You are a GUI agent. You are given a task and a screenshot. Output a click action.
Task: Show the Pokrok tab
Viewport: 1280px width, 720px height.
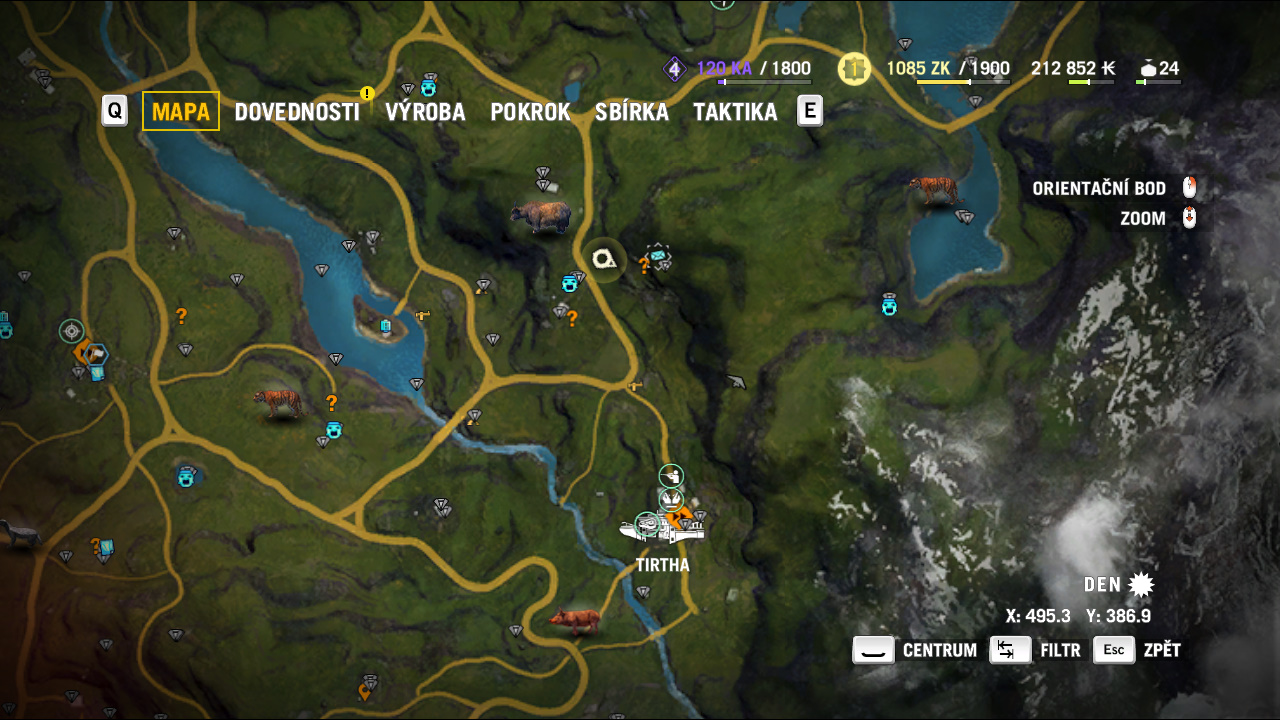[530, 112]
